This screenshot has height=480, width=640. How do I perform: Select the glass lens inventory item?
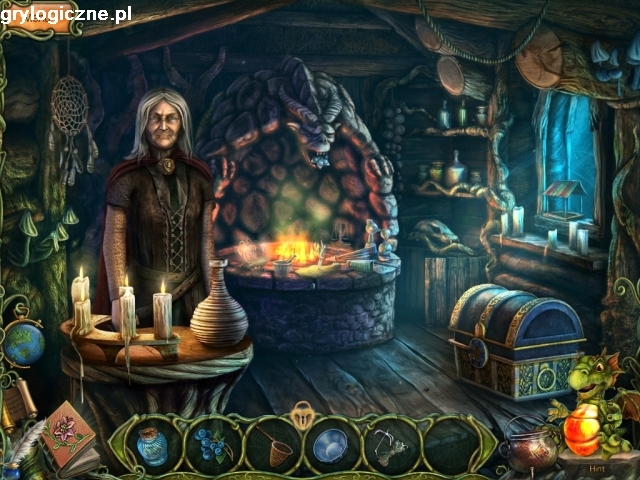pos(329,446)
